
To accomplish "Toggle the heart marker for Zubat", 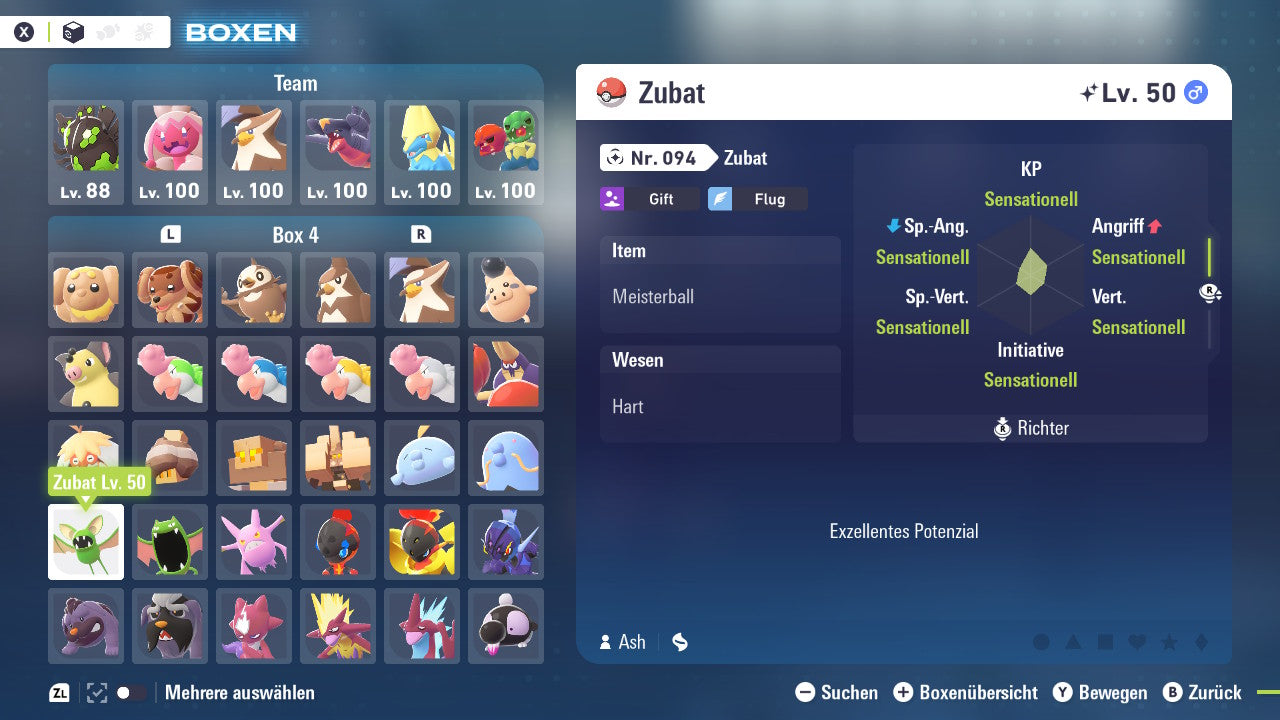I will click(x=1135, y=641).
